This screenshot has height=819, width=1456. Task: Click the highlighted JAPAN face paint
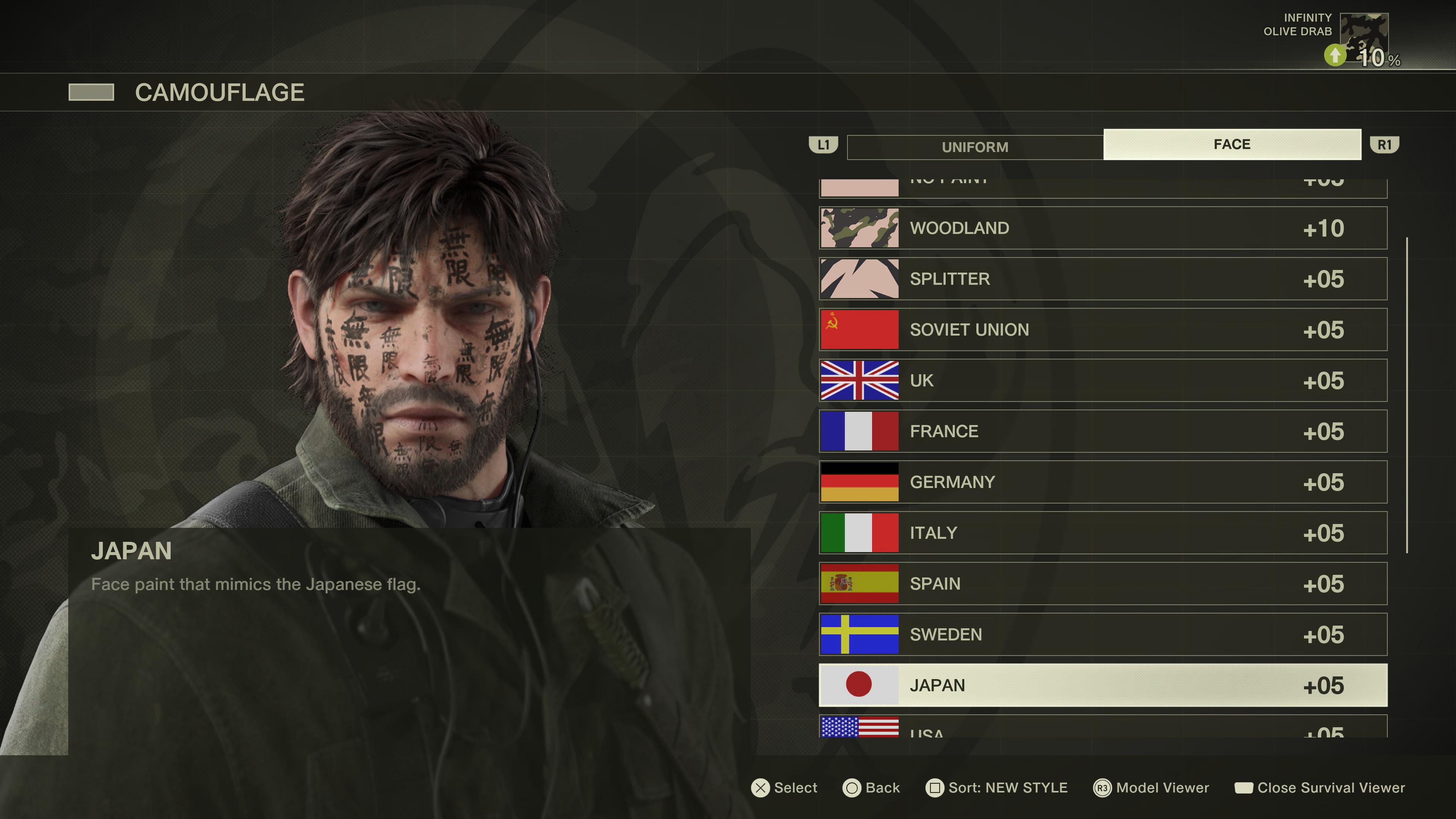pos(1102,685)
